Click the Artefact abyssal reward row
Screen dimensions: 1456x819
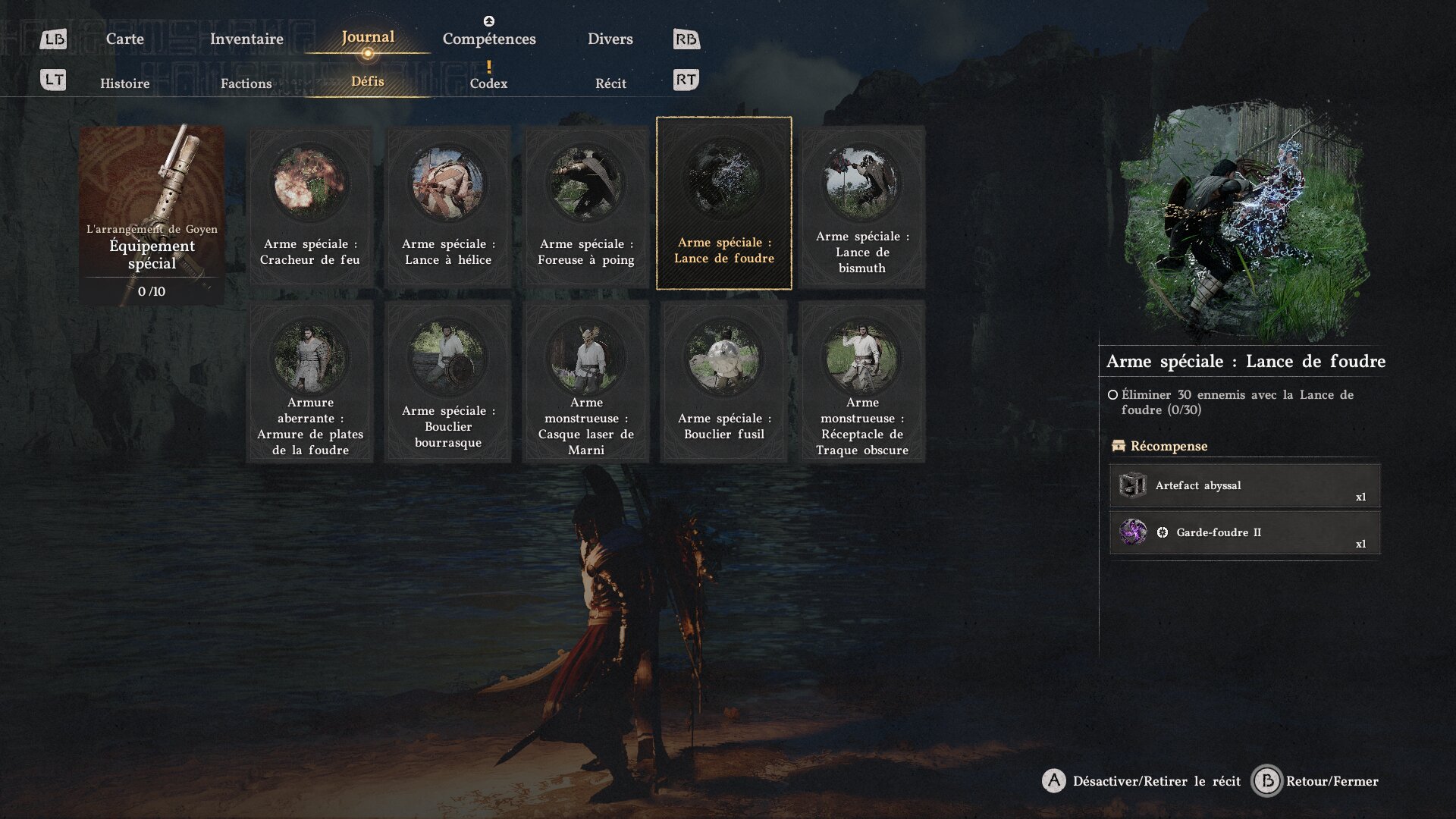pos(1244,485)
